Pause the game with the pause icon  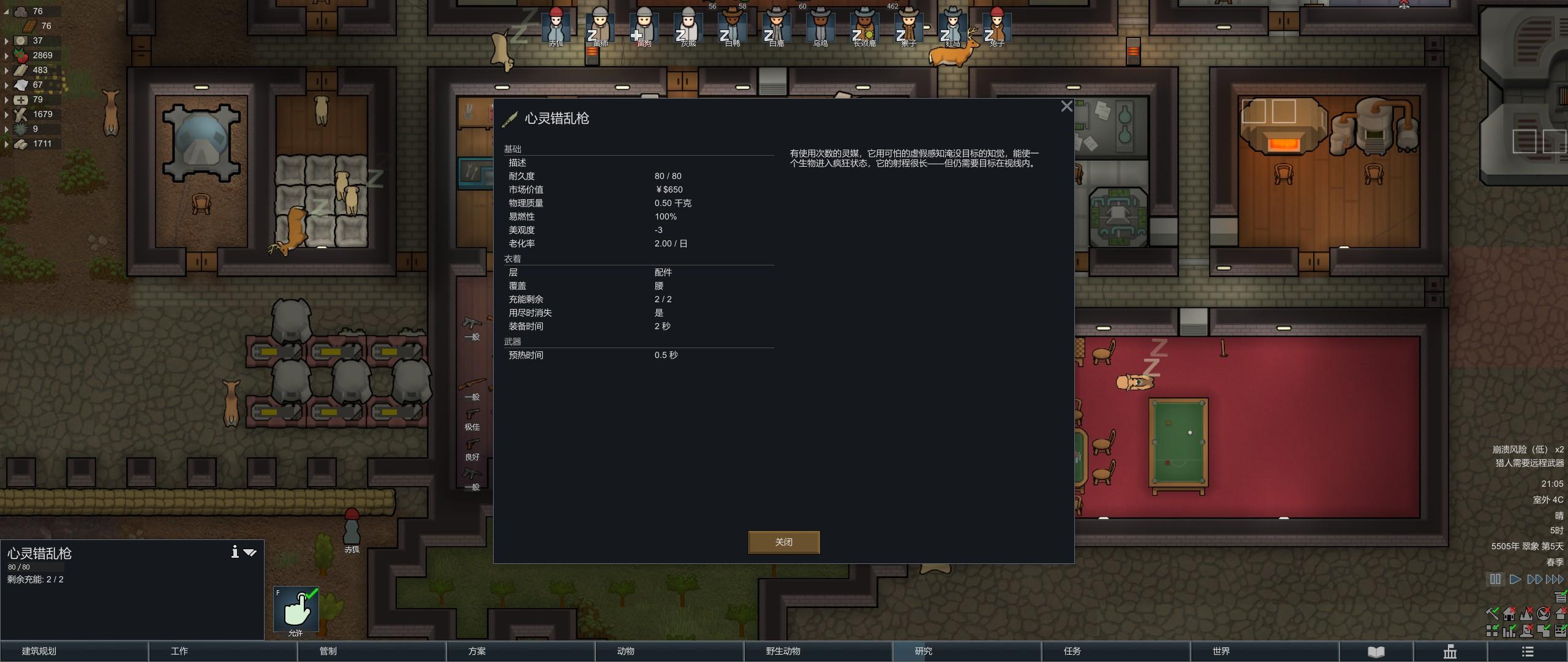point(1494,579)
